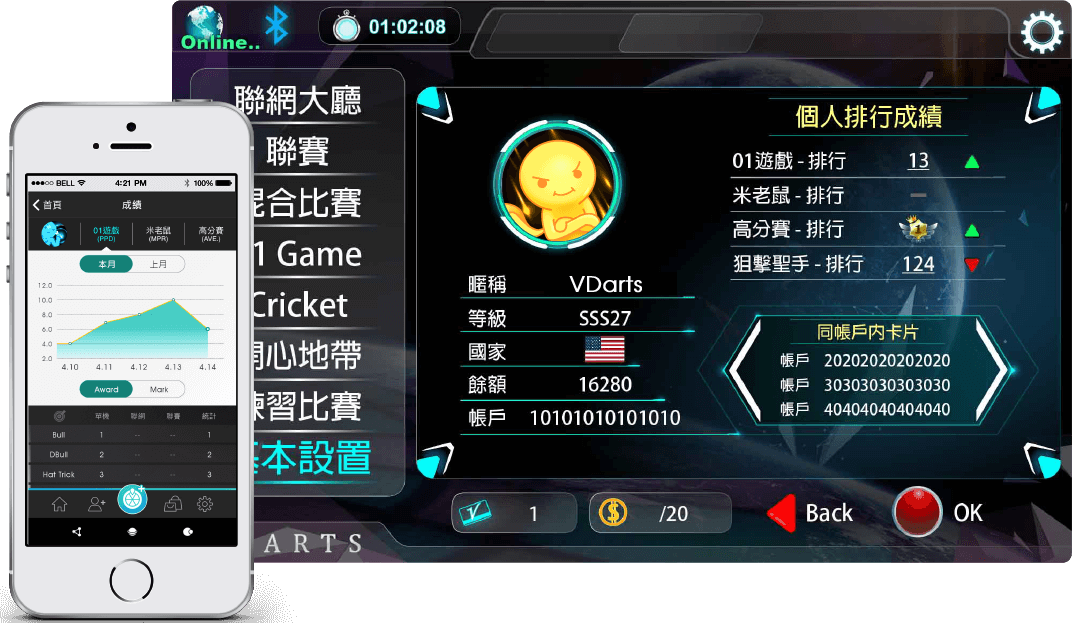The width and height of the screenshot is (1072, 623).
Task: Open the 米老鼠 MPR tab on phone
Action: (x=157, y=234)
